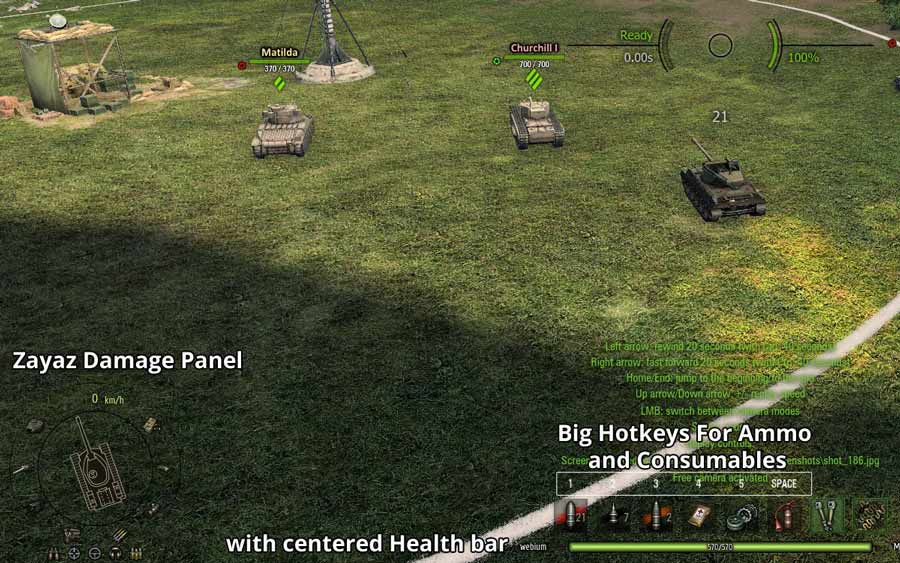900x563 pixels.
Task: Click the gunner crew crosshair icon
Action: [x=74, y=553]
